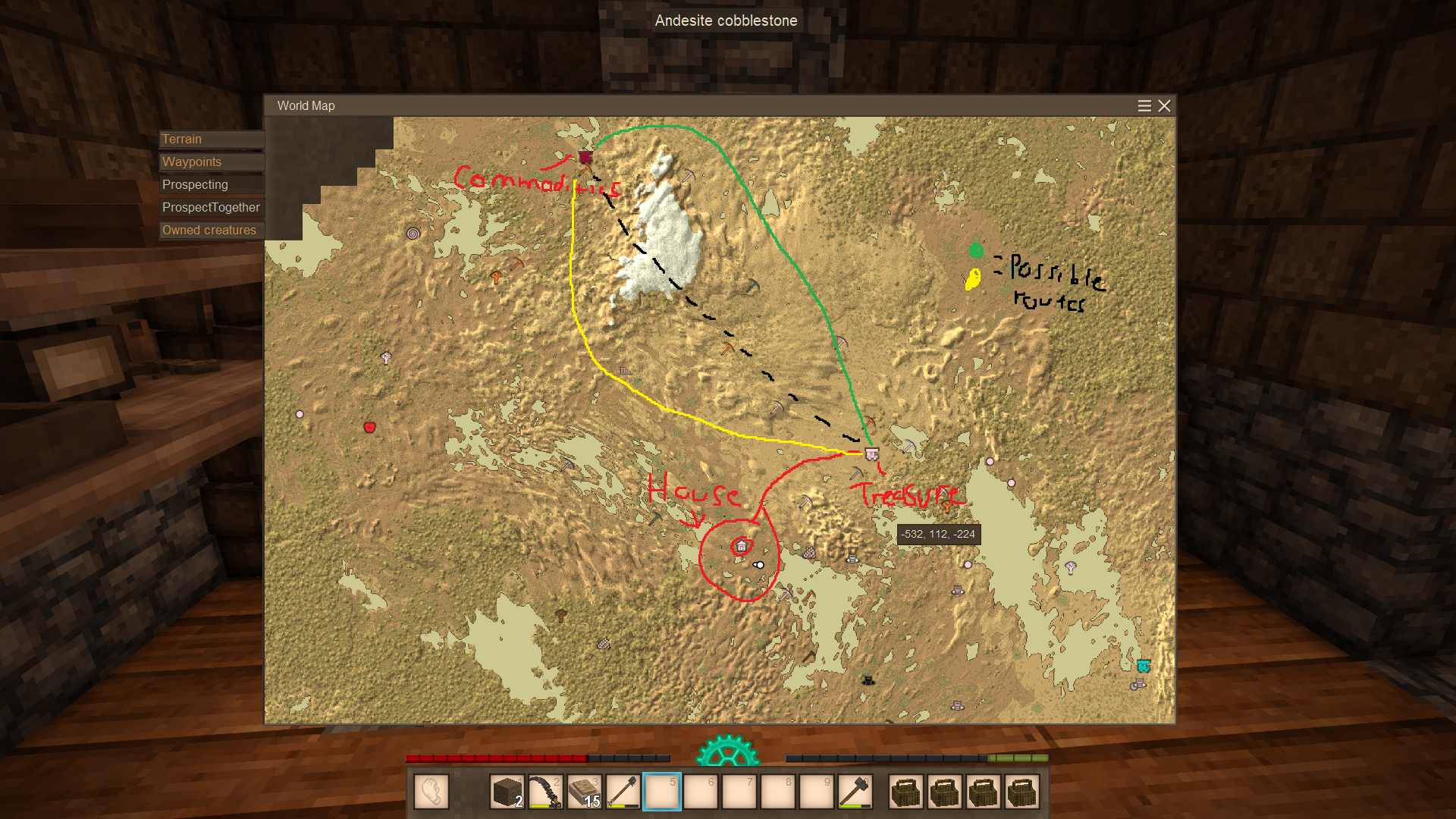Click the offhand slot with hand icon
Screen dimensions: 1456x819
pyautogui.click(x=431, y=792)
